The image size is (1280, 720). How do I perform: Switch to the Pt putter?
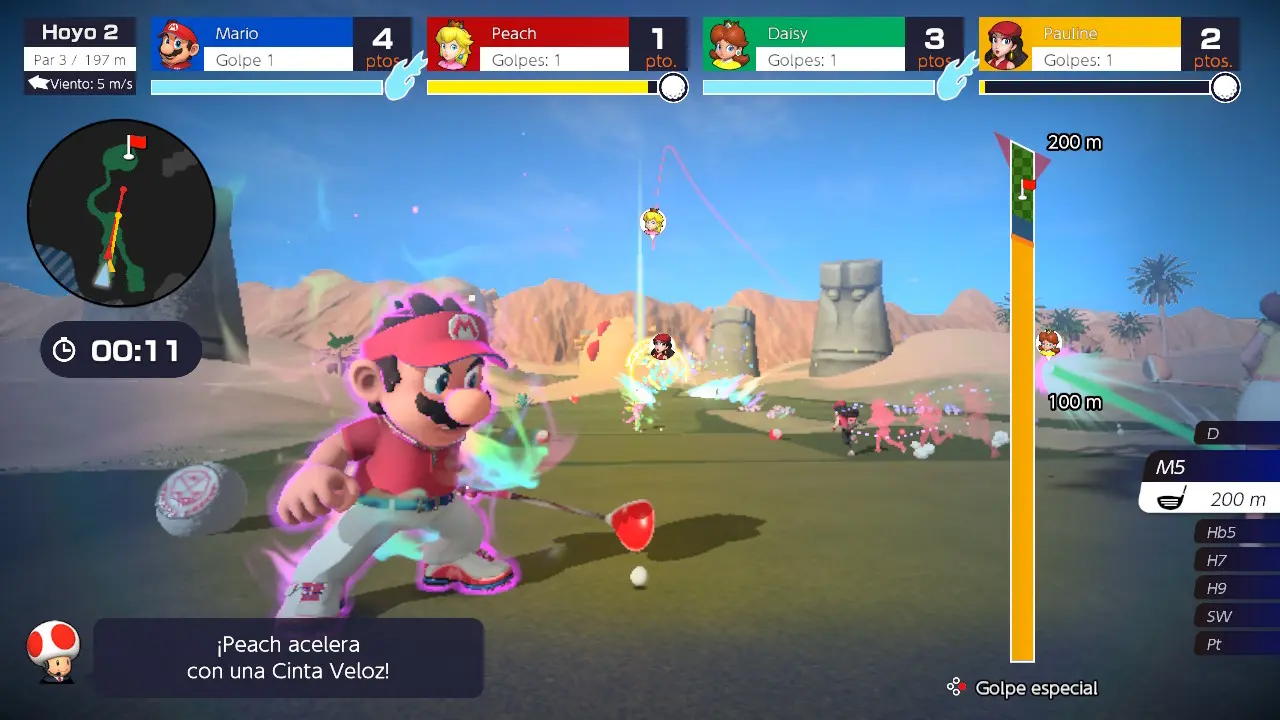pyautogui.click(x=1236, y=644)
